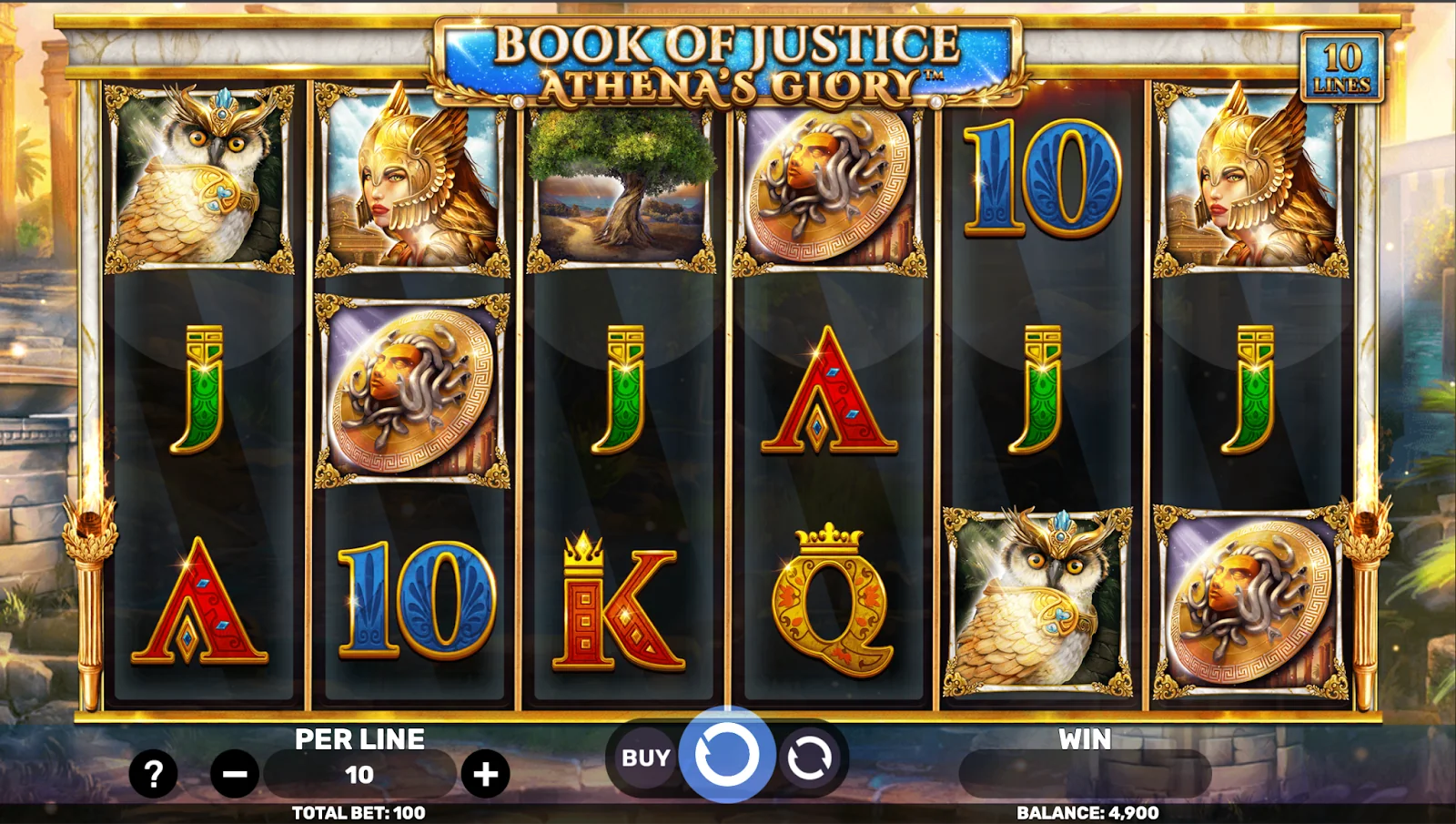Activate the autoplay arrows button
This screenshot has width=1456, height=824.
(809, 758)
